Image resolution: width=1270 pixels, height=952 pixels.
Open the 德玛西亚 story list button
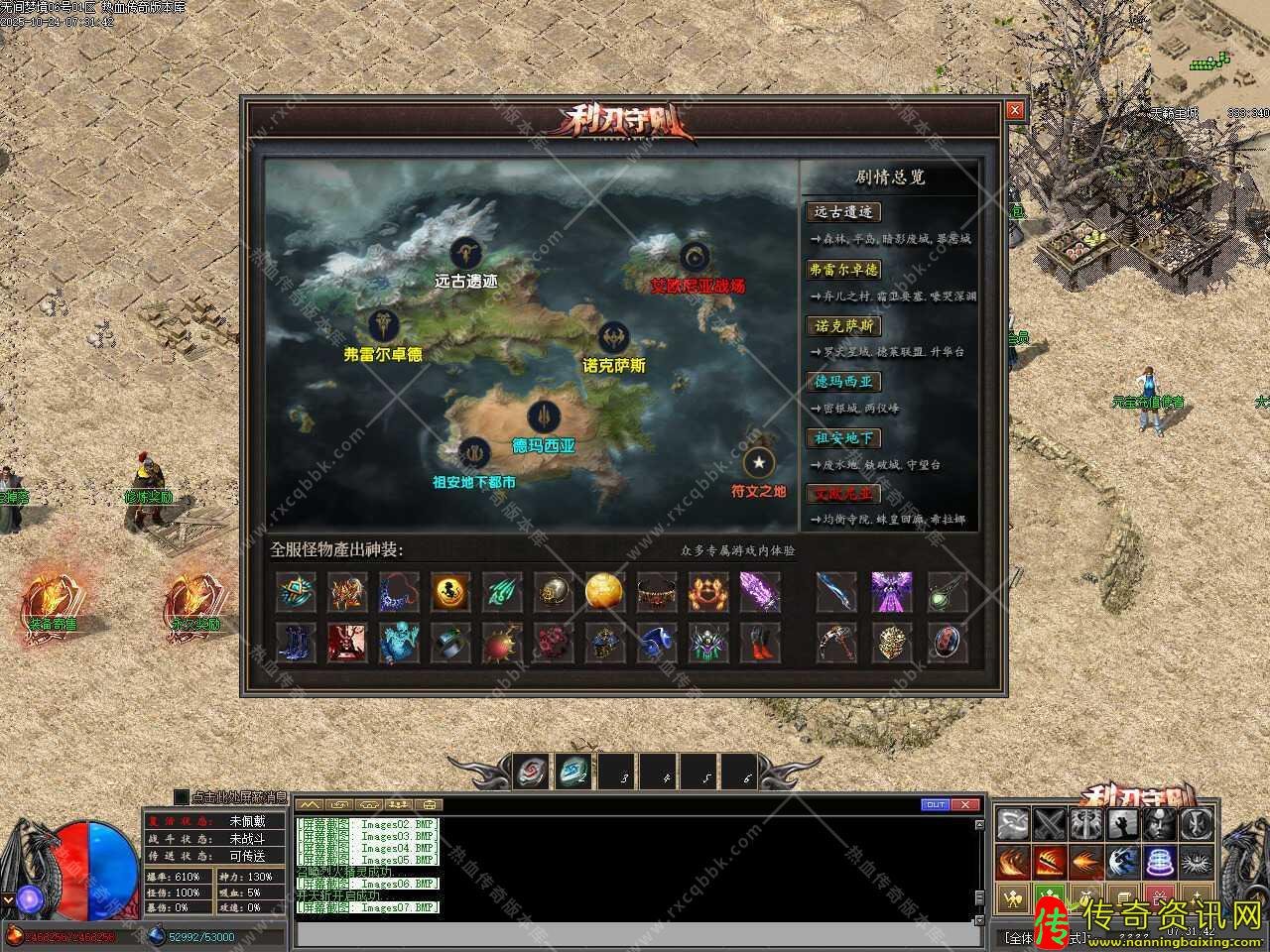point(844,382)
